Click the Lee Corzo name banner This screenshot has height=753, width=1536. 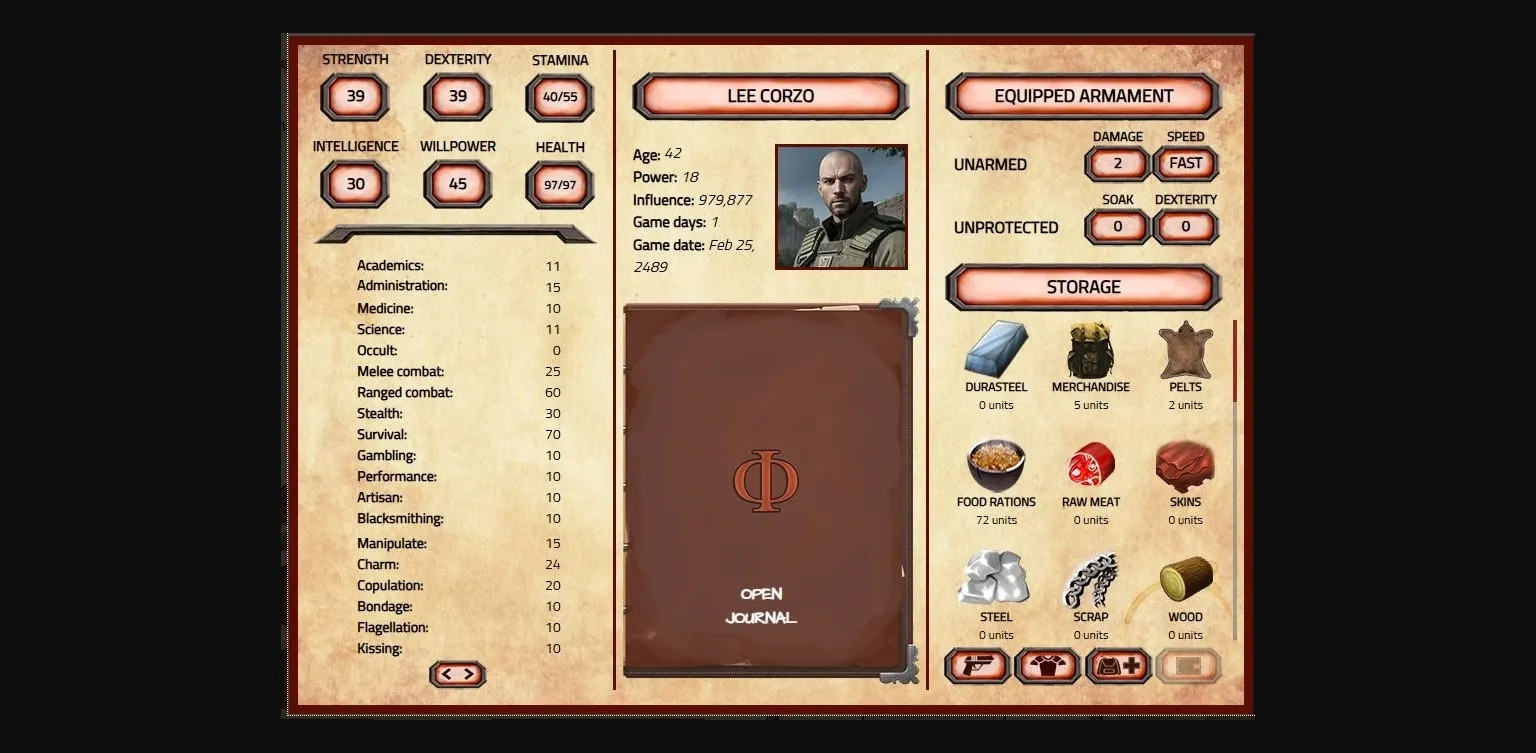click(769, 95)
